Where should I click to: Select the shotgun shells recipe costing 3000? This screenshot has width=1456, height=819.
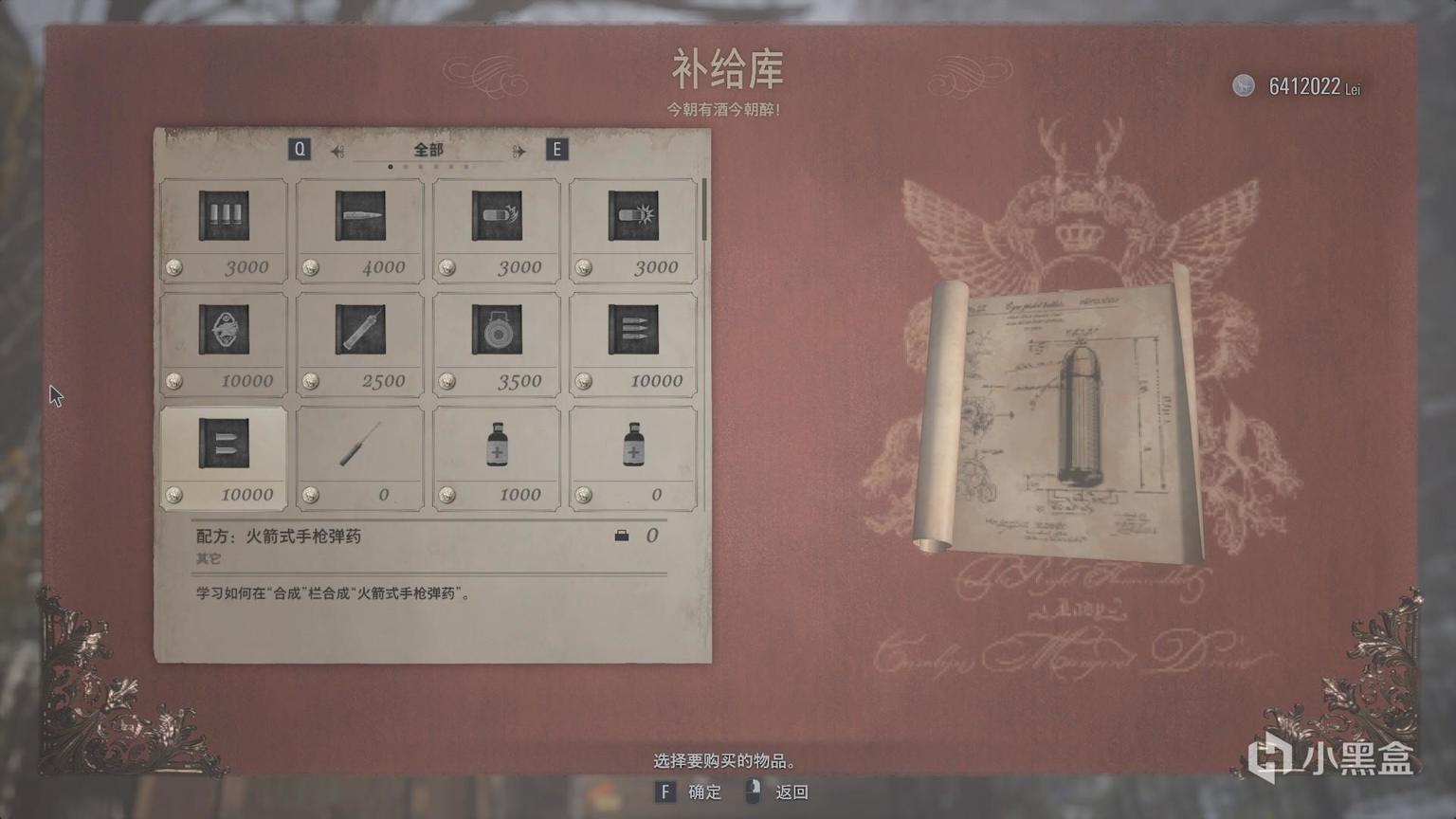224,229
